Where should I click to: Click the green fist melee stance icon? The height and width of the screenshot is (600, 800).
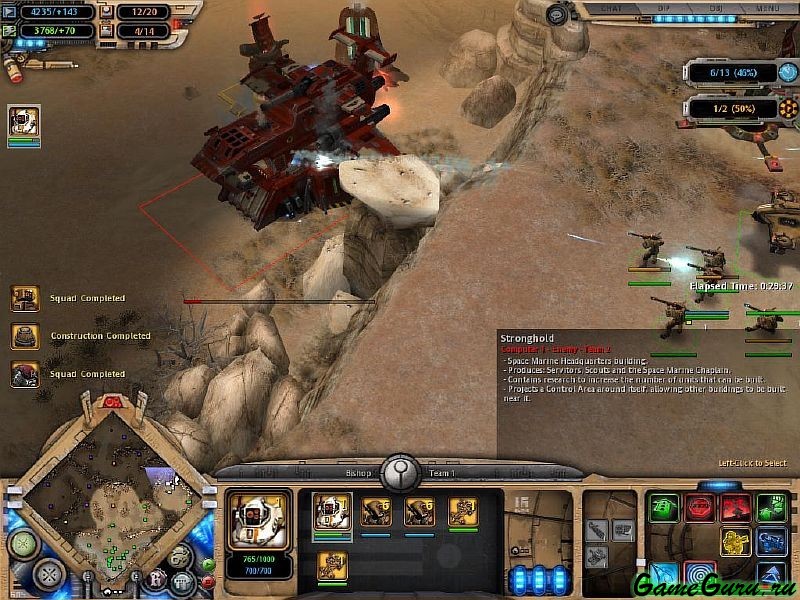click(771, 507)
